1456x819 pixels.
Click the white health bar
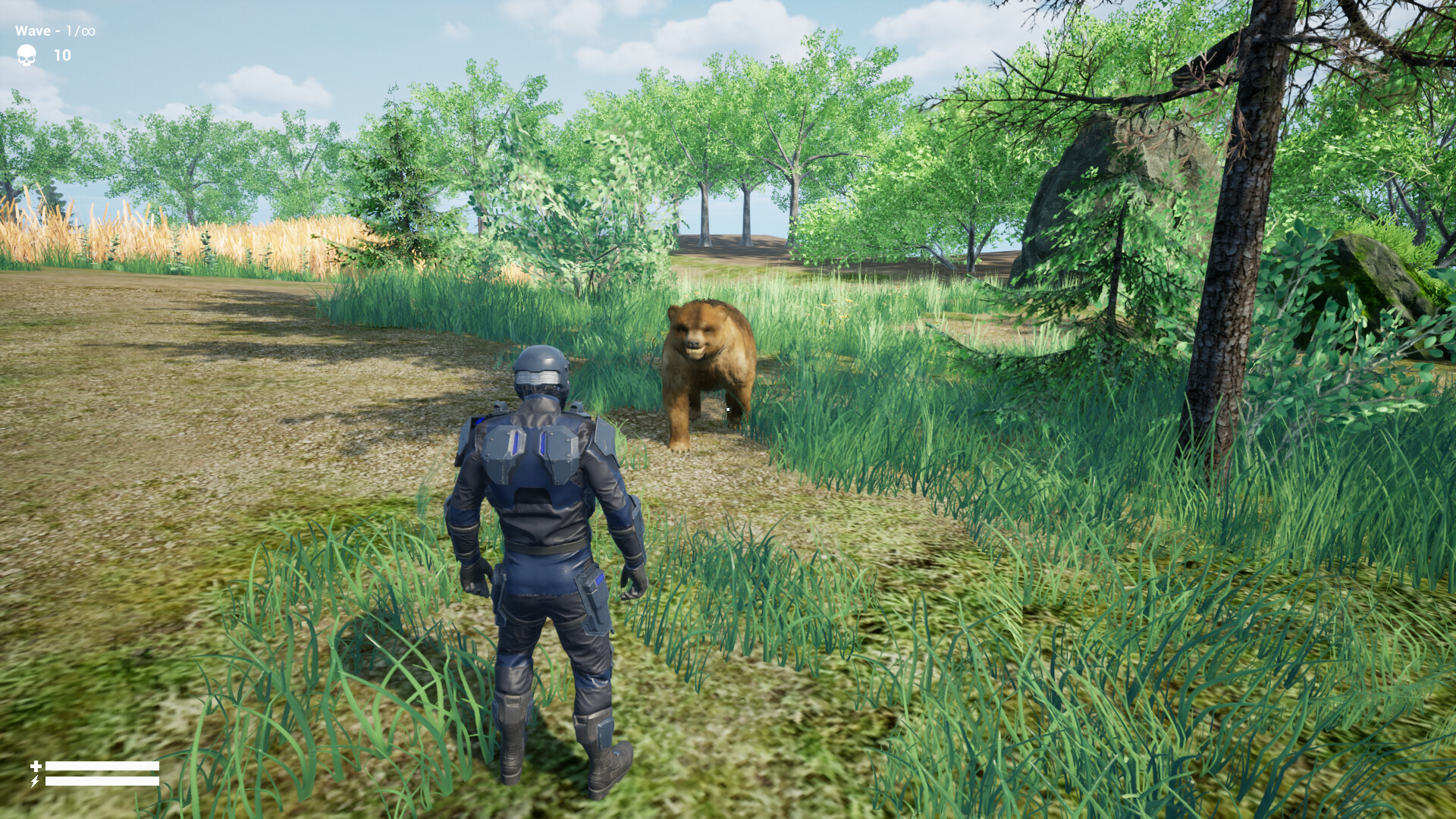point(102,766)
